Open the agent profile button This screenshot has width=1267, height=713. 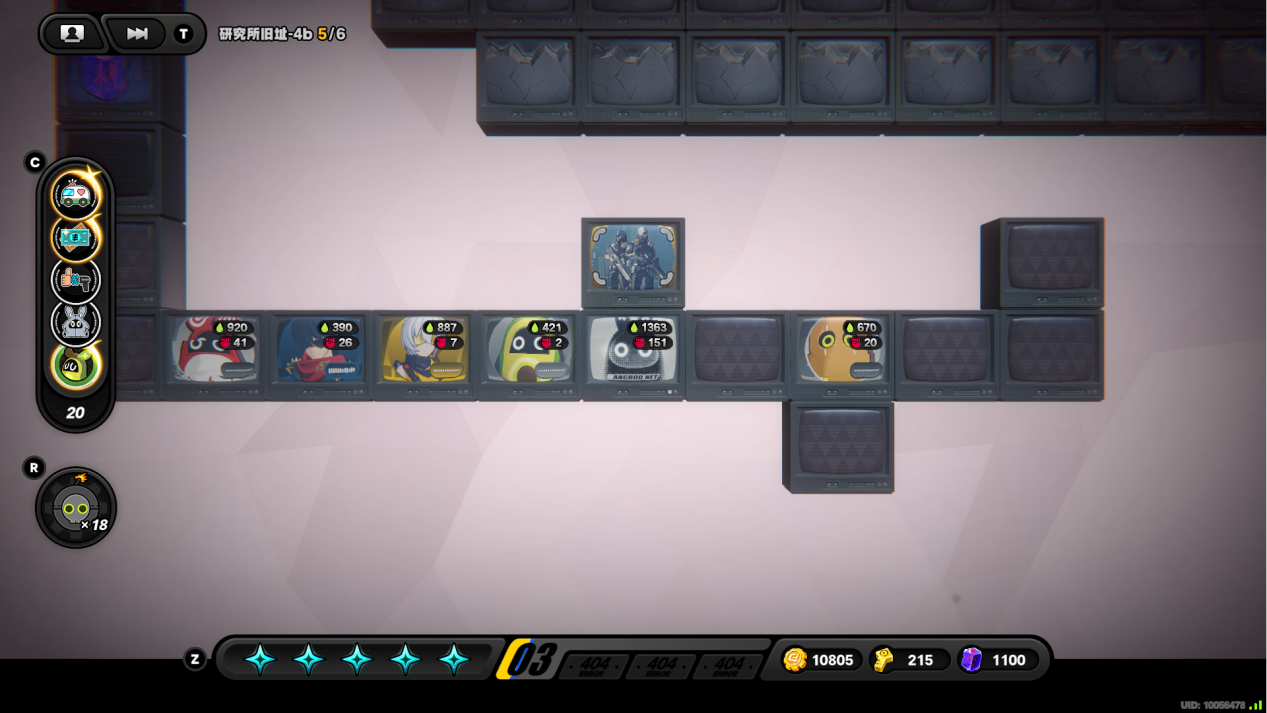point(71,33)
